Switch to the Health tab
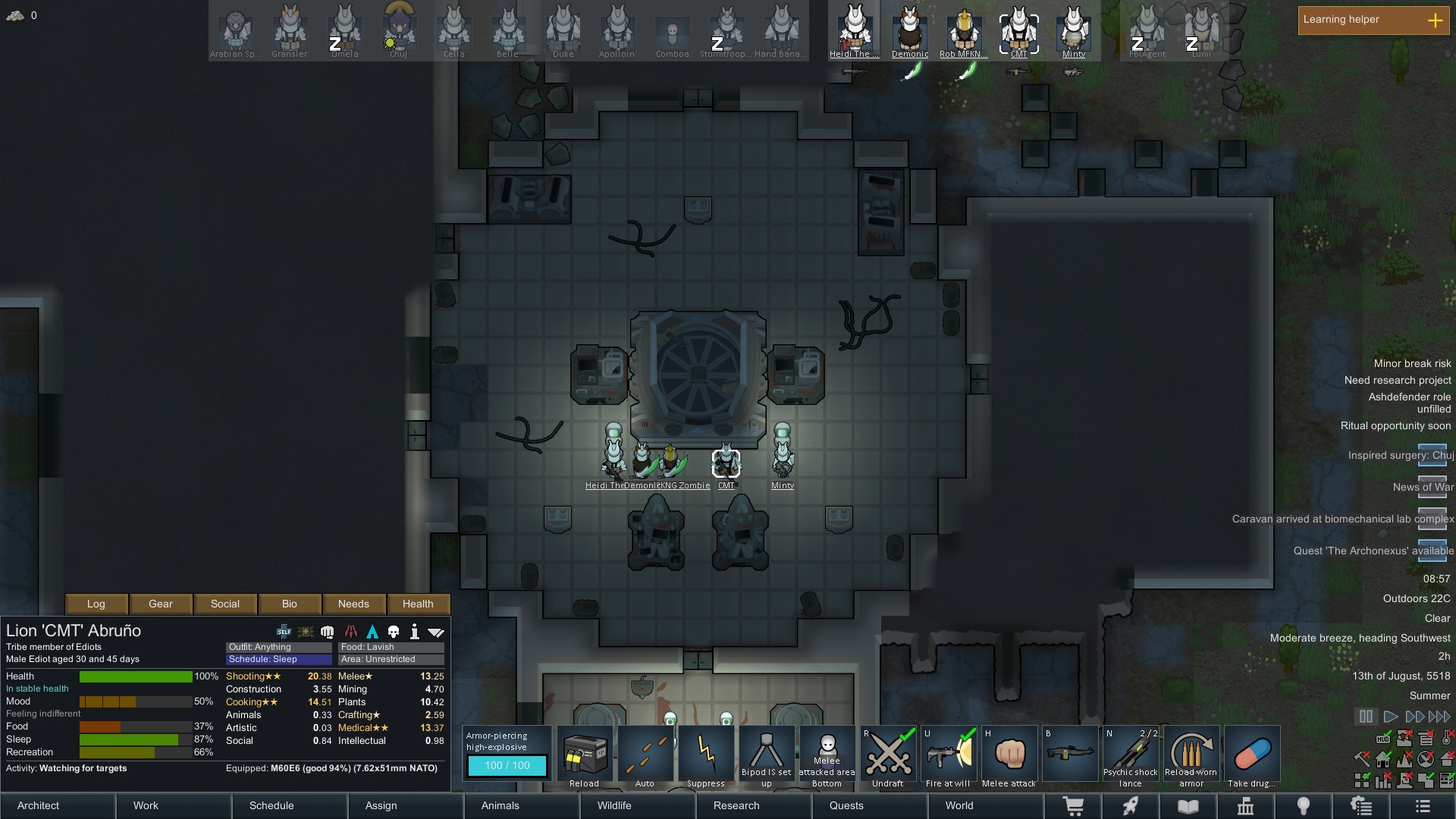1456x819 pixels. pyautogui.click(x=418, y=604)
